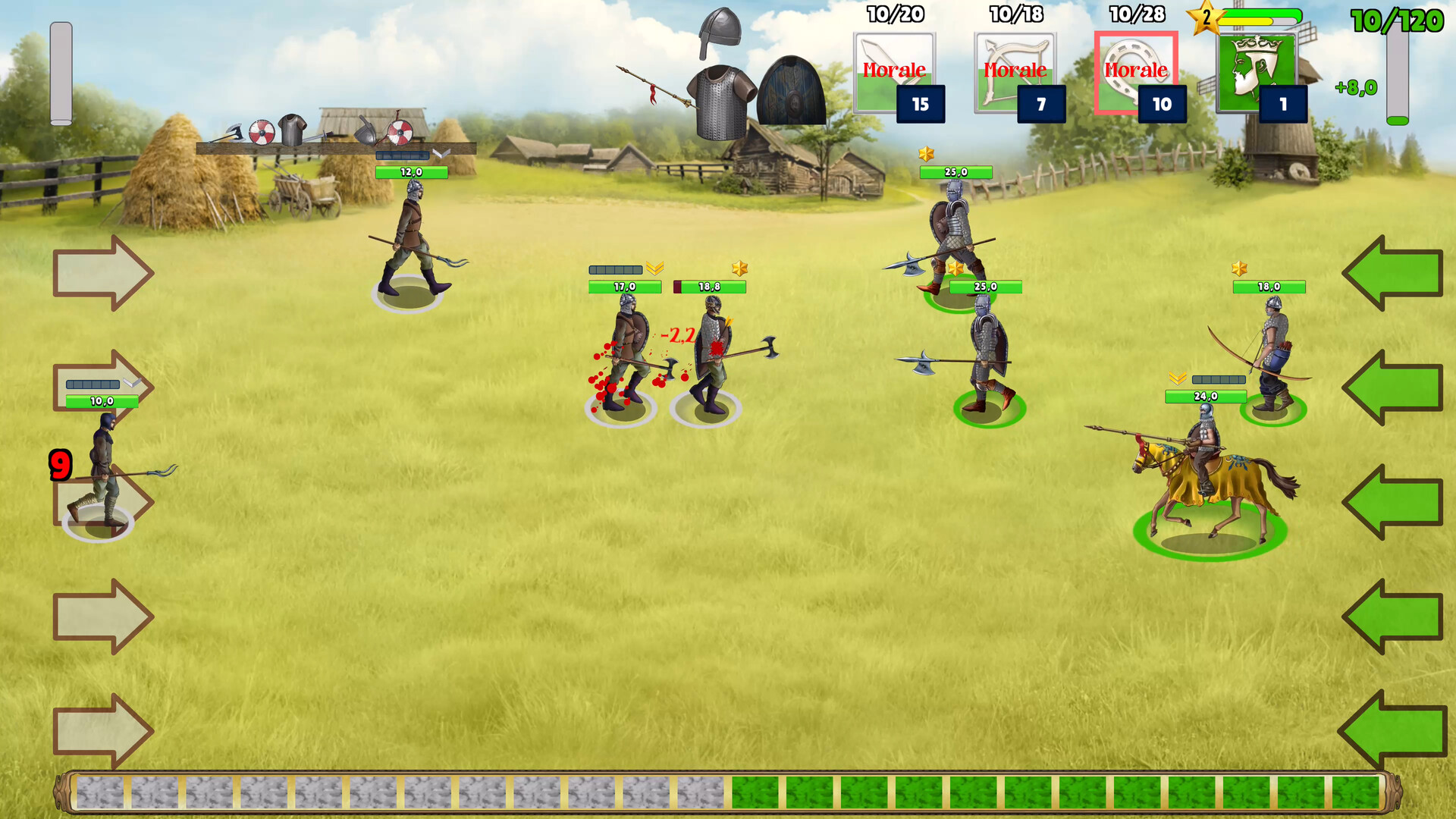The width and height of the screenshot is (1456, 819).
Task: Click the striped progress bar at the bottom
Action: click(x=728, y=792)
